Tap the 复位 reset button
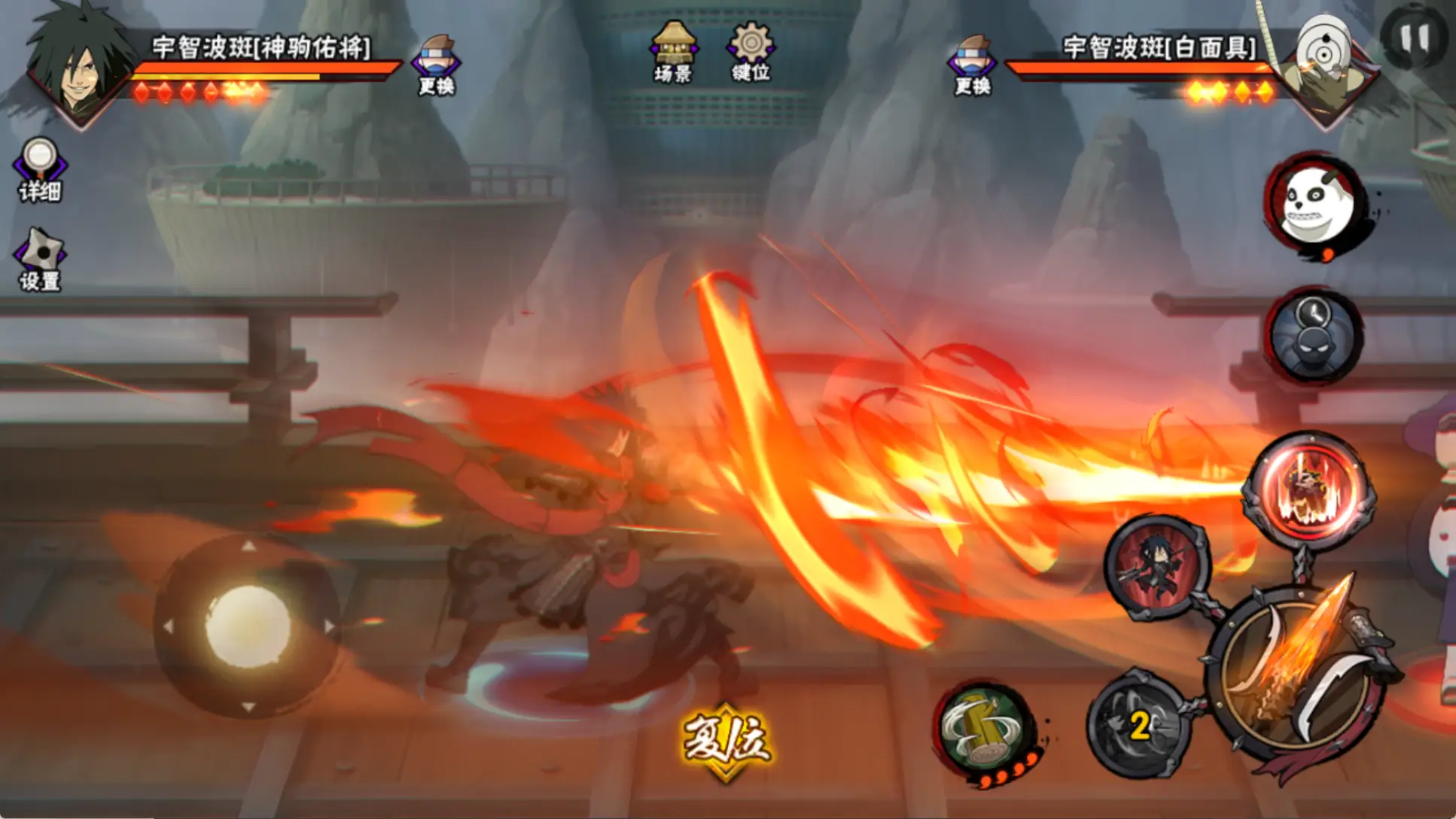1456x819 pixels. (726, 741)
